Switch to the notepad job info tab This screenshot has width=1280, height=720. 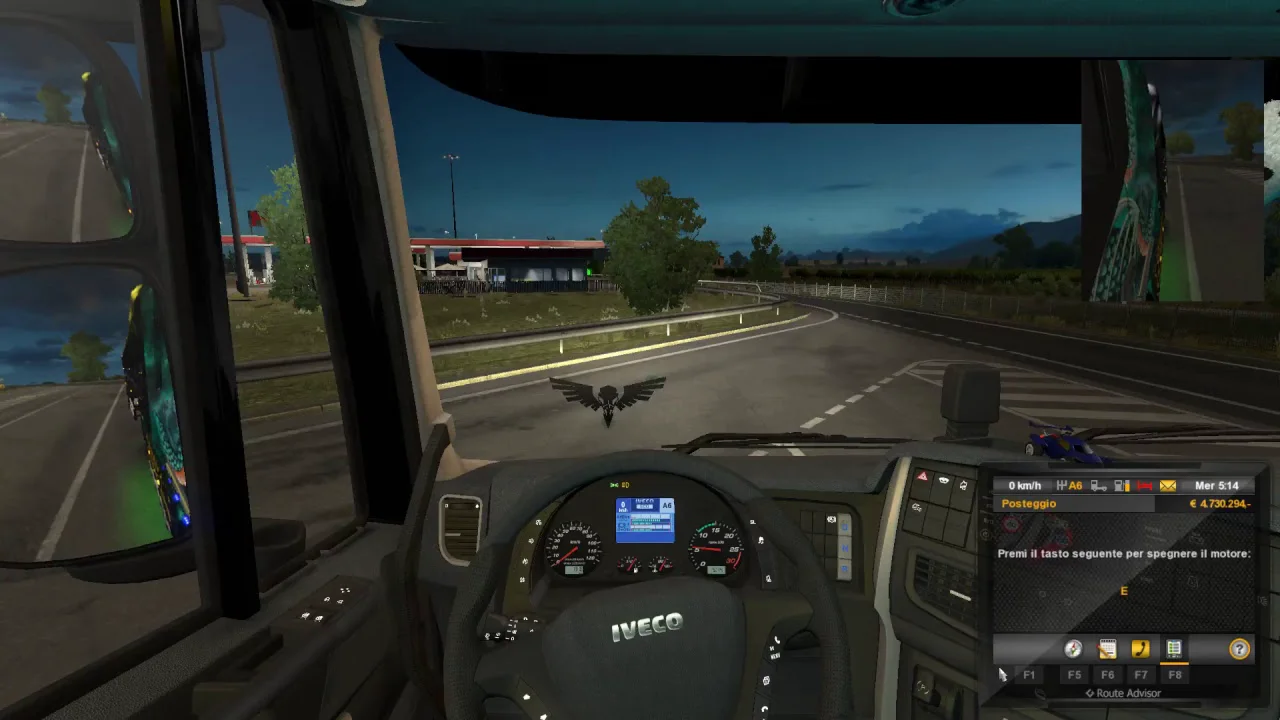[1107, 649]
